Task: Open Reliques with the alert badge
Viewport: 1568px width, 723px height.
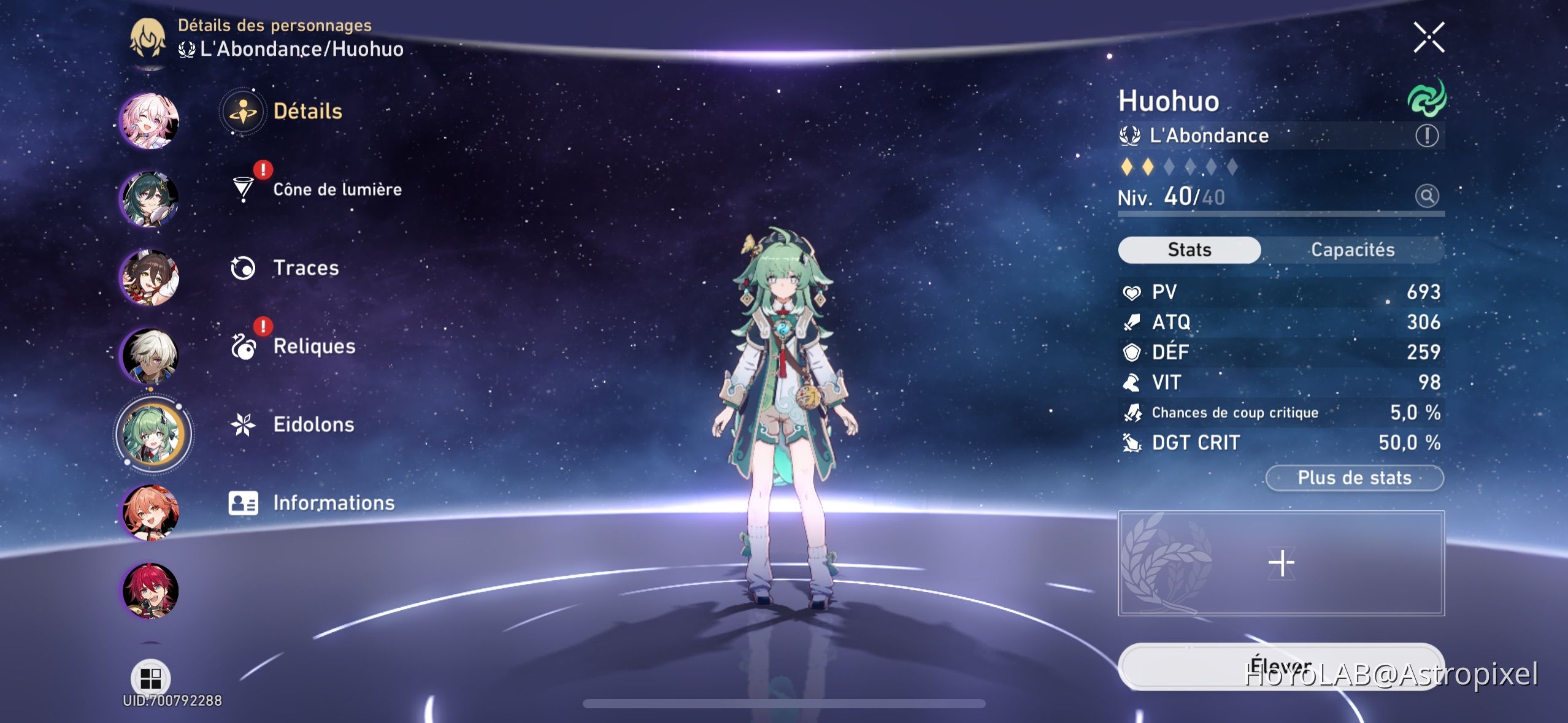Action: coord(245,346)
